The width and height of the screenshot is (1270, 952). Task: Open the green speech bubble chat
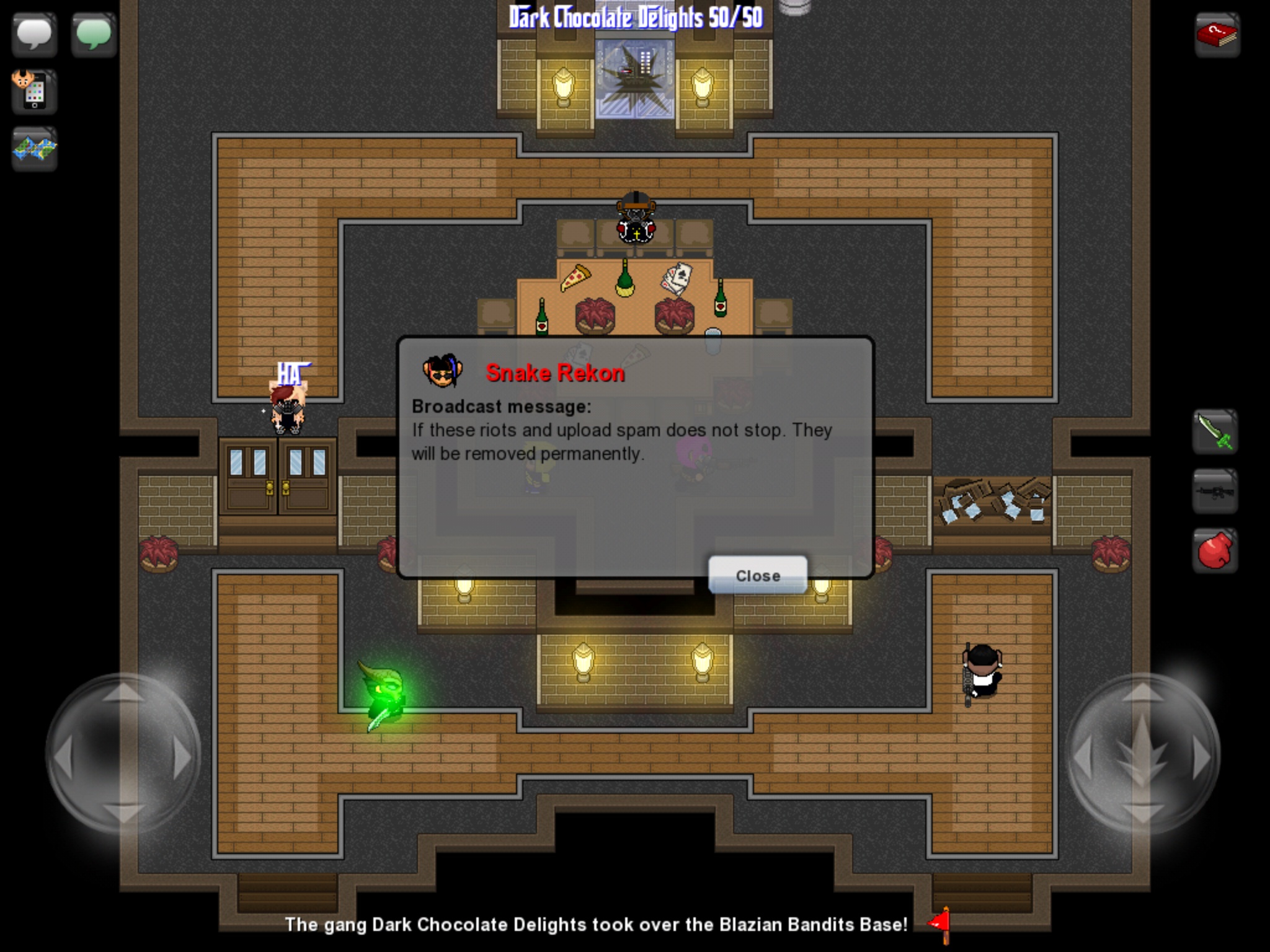tap(94, 35)
